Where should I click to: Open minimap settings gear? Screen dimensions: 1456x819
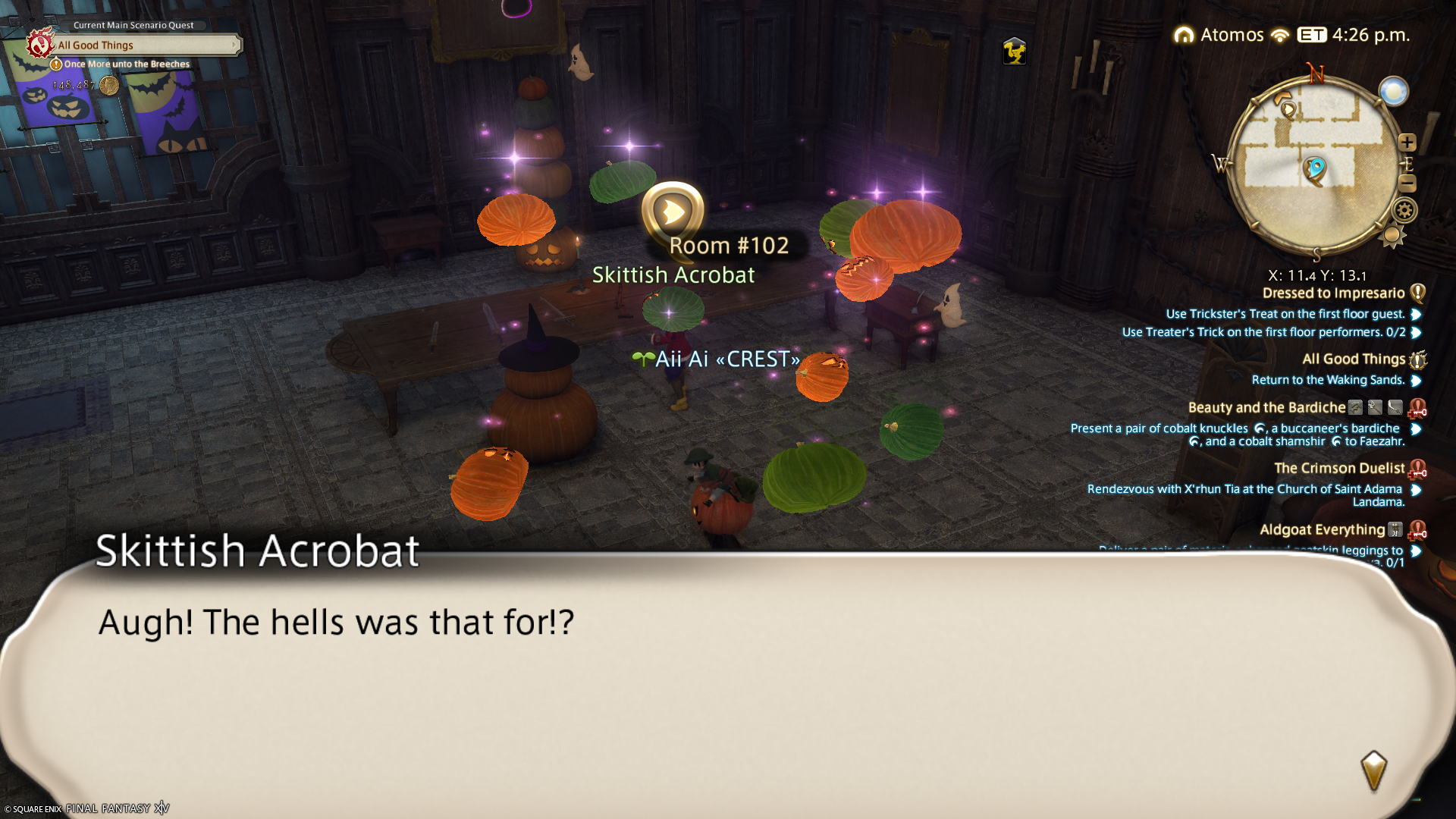(1404, 210)
